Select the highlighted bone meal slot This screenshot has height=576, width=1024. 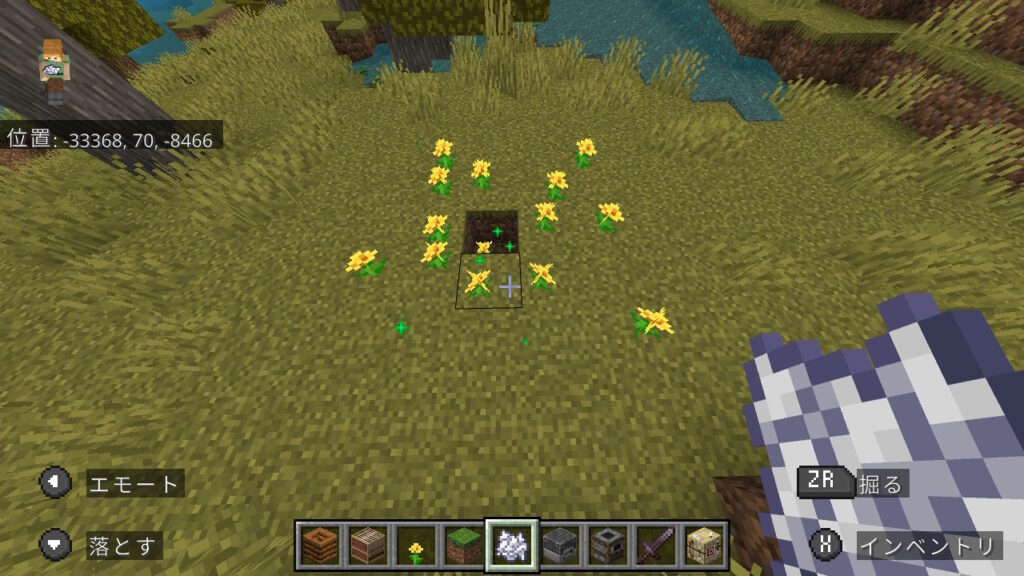511,546
